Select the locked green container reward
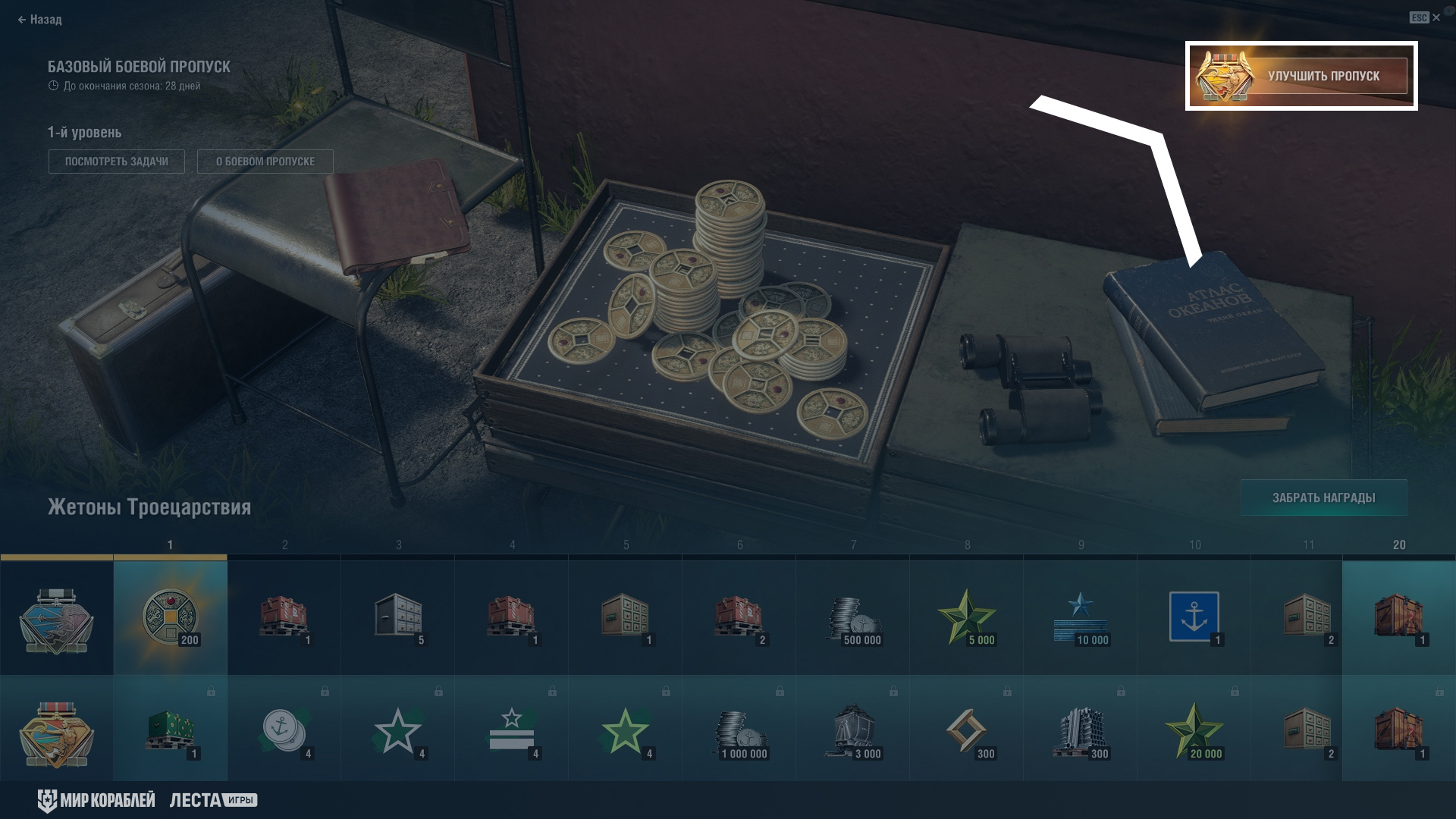This screenshot has height=819, width=1456. (x=170, y=731)
